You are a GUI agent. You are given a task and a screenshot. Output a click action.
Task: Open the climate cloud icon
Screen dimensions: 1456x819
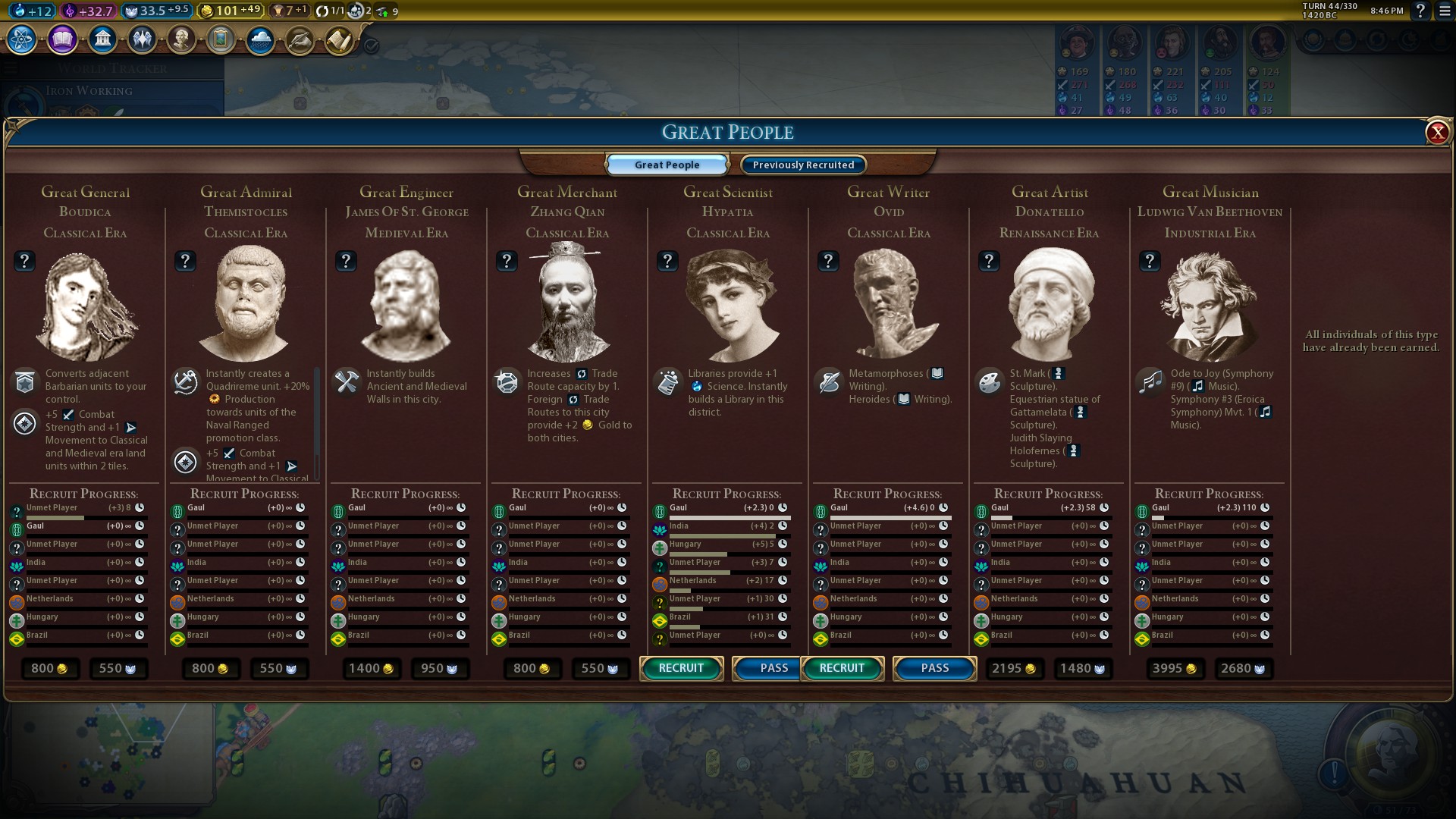pos(260,39)
